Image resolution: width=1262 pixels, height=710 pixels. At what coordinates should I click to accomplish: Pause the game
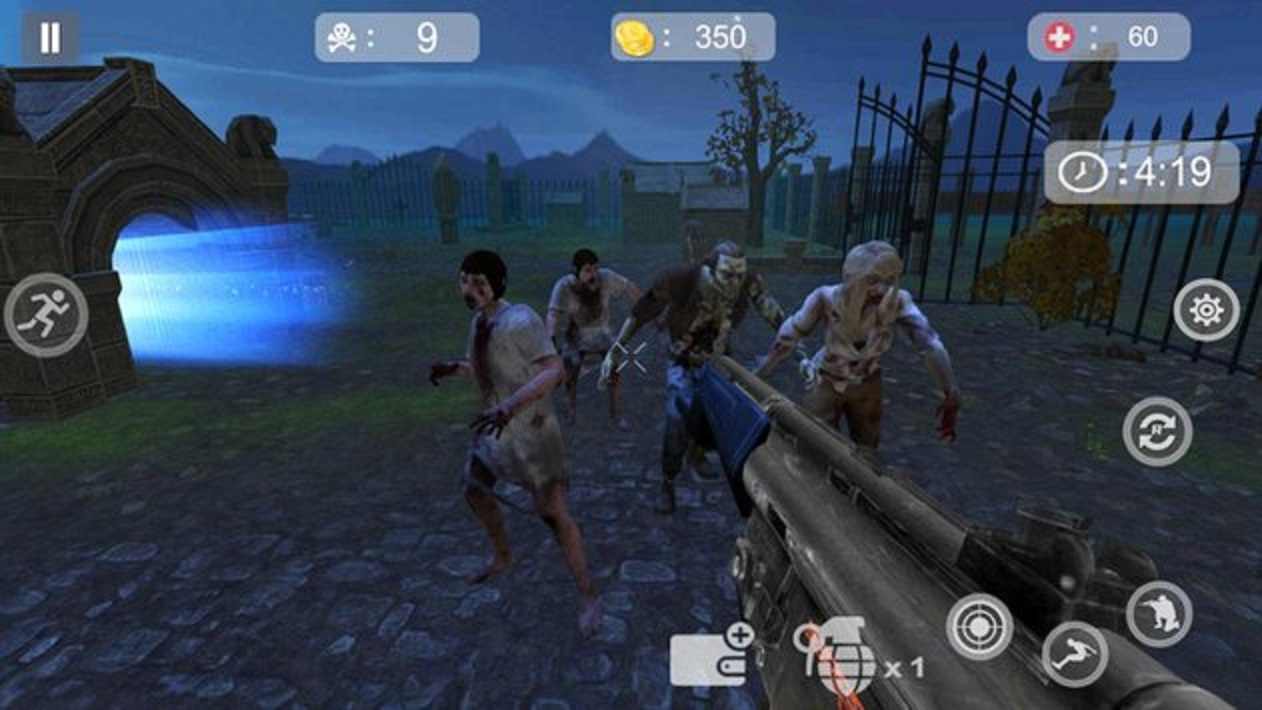49,38
